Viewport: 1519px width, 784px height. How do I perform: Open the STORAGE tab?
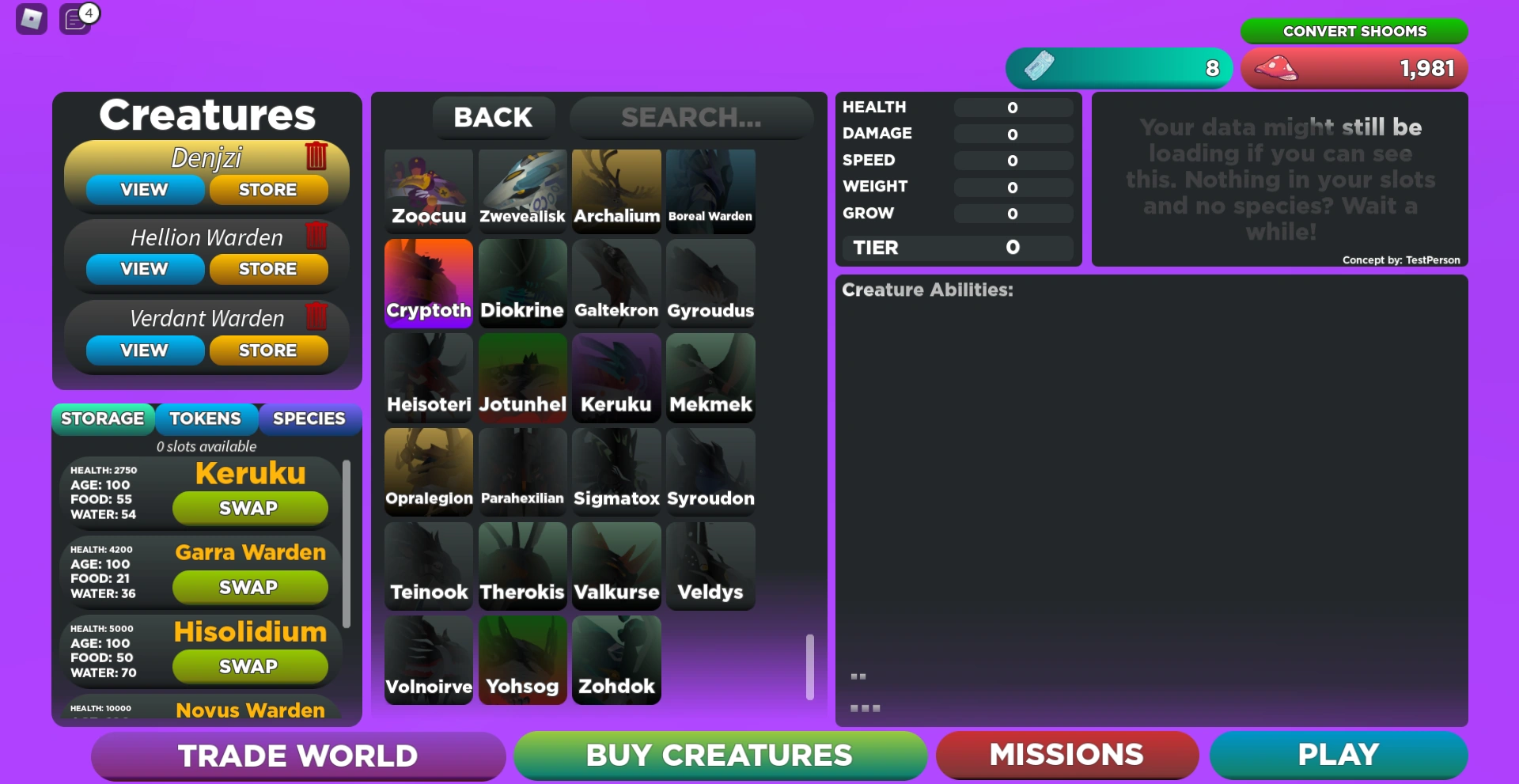(103, 419)
